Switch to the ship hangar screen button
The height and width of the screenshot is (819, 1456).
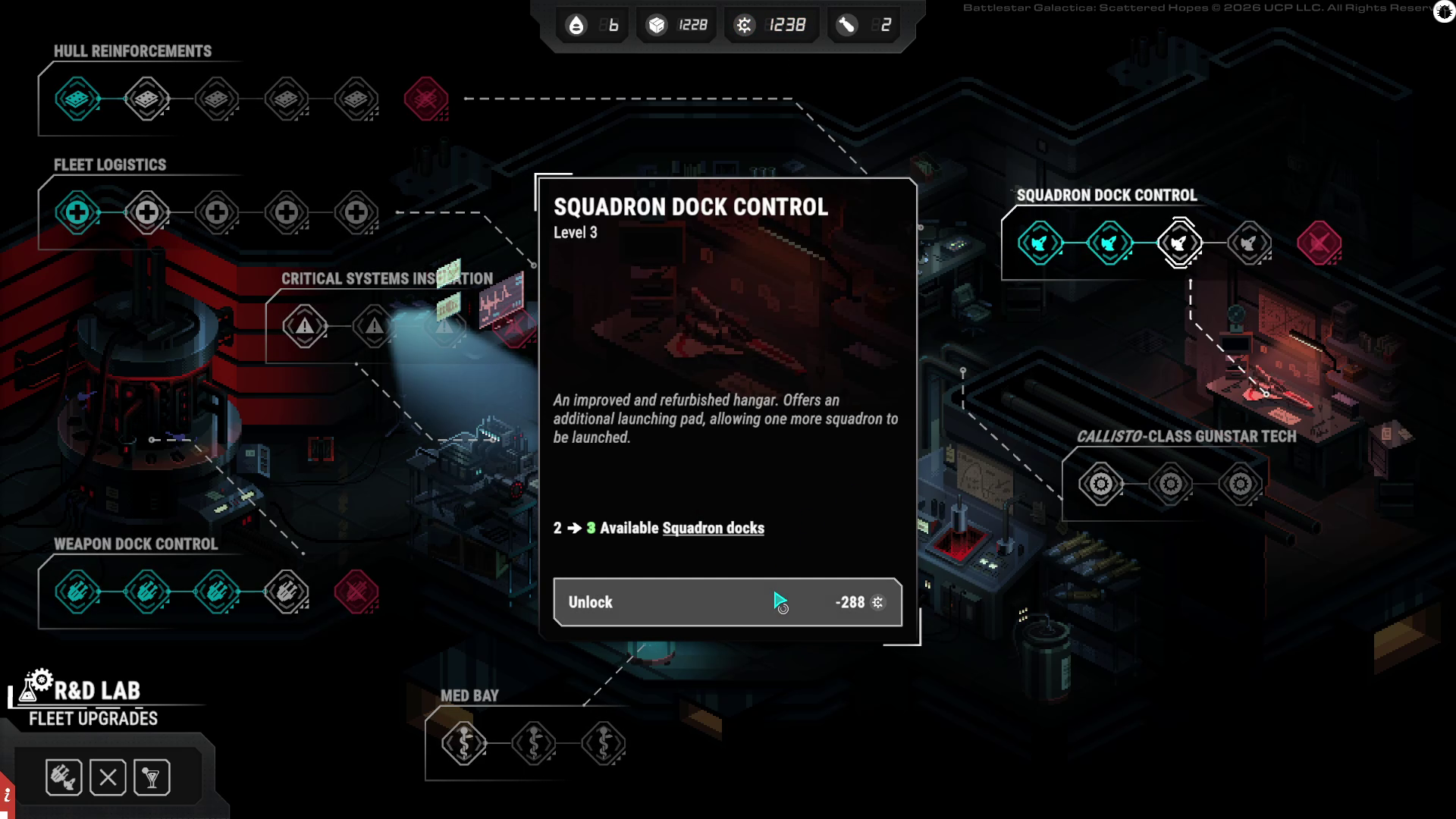[64, 777]
